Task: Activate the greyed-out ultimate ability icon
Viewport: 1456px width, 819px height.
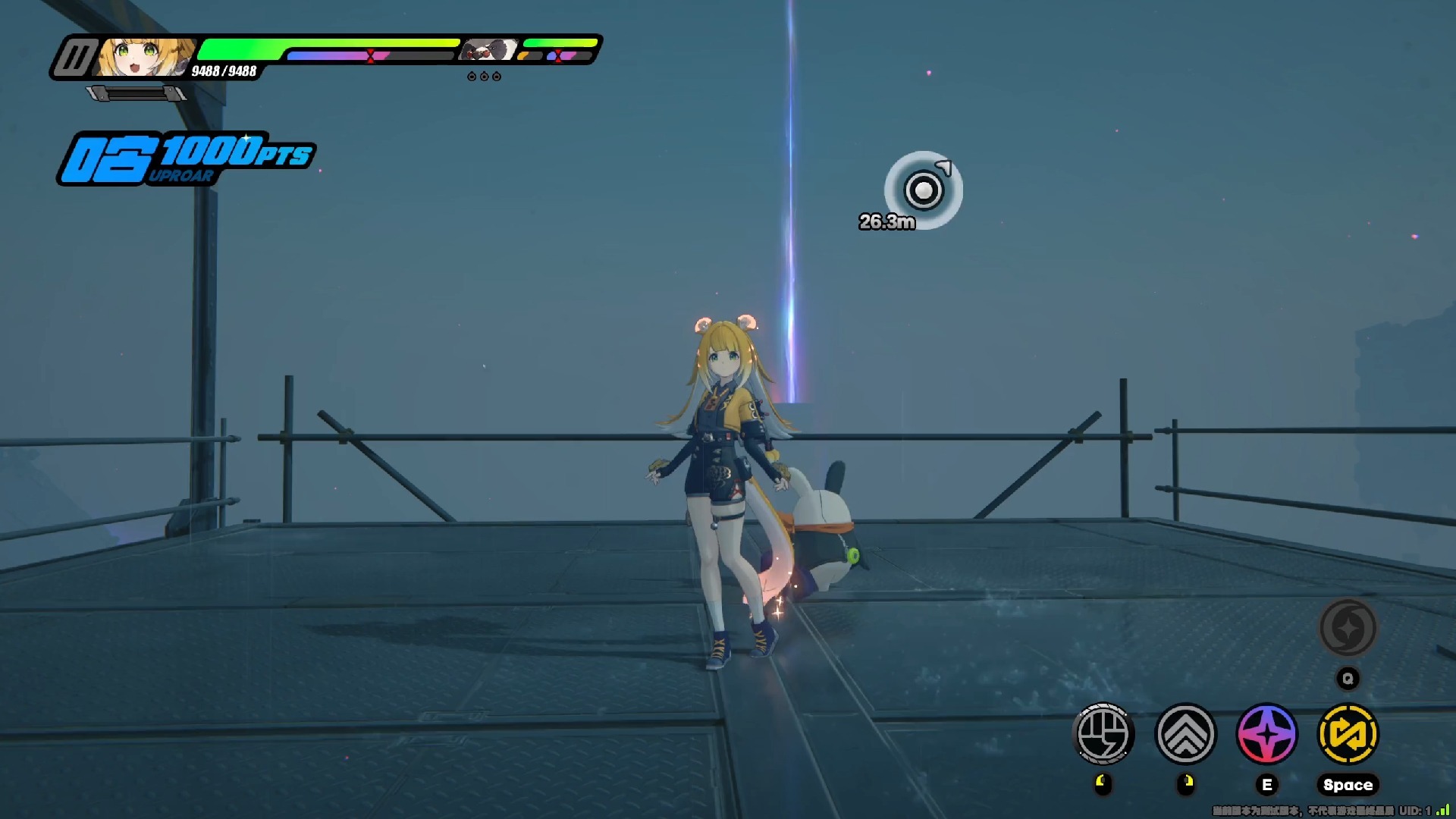Action: pyautogui.click(x=1348, y=628)
